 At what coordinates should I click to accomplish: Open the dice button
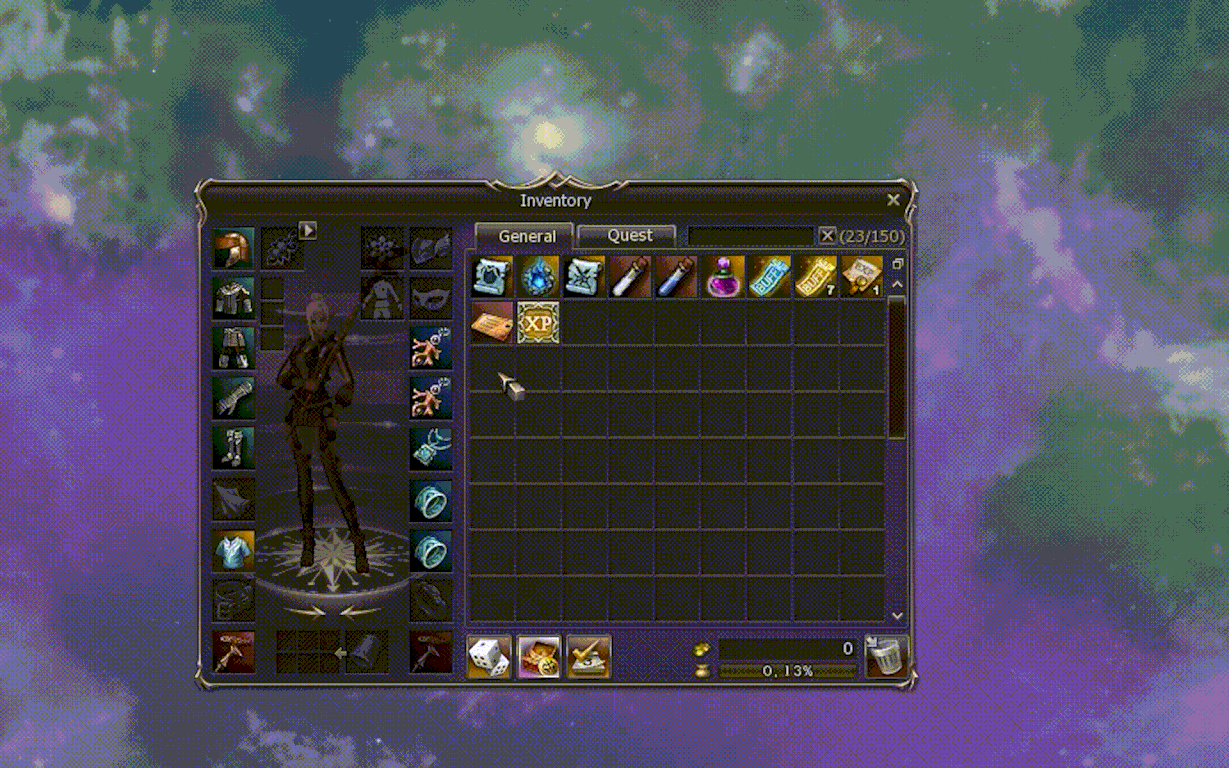[x=489, y=657]
